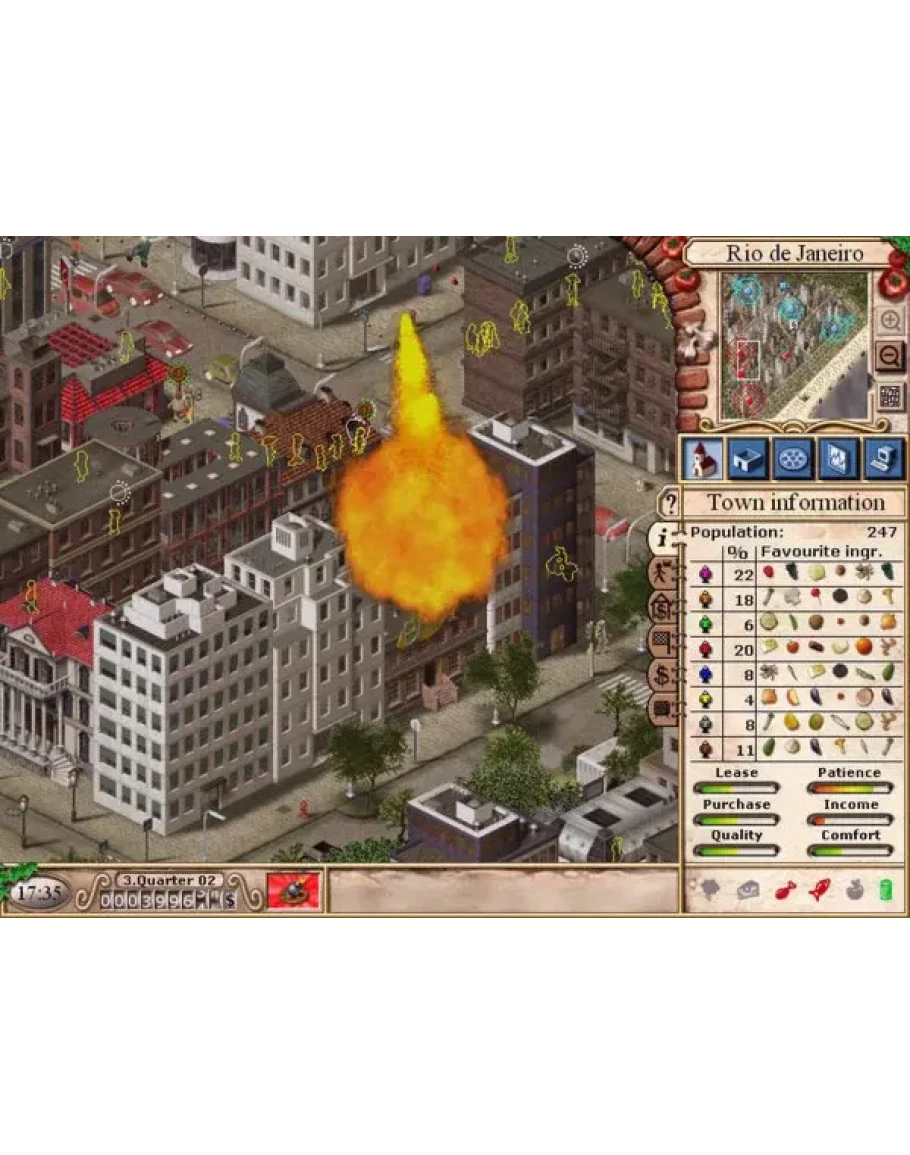Select the red fish icon
The width and height of the screenshot is (910, 1155).
[x=785, y=890]
